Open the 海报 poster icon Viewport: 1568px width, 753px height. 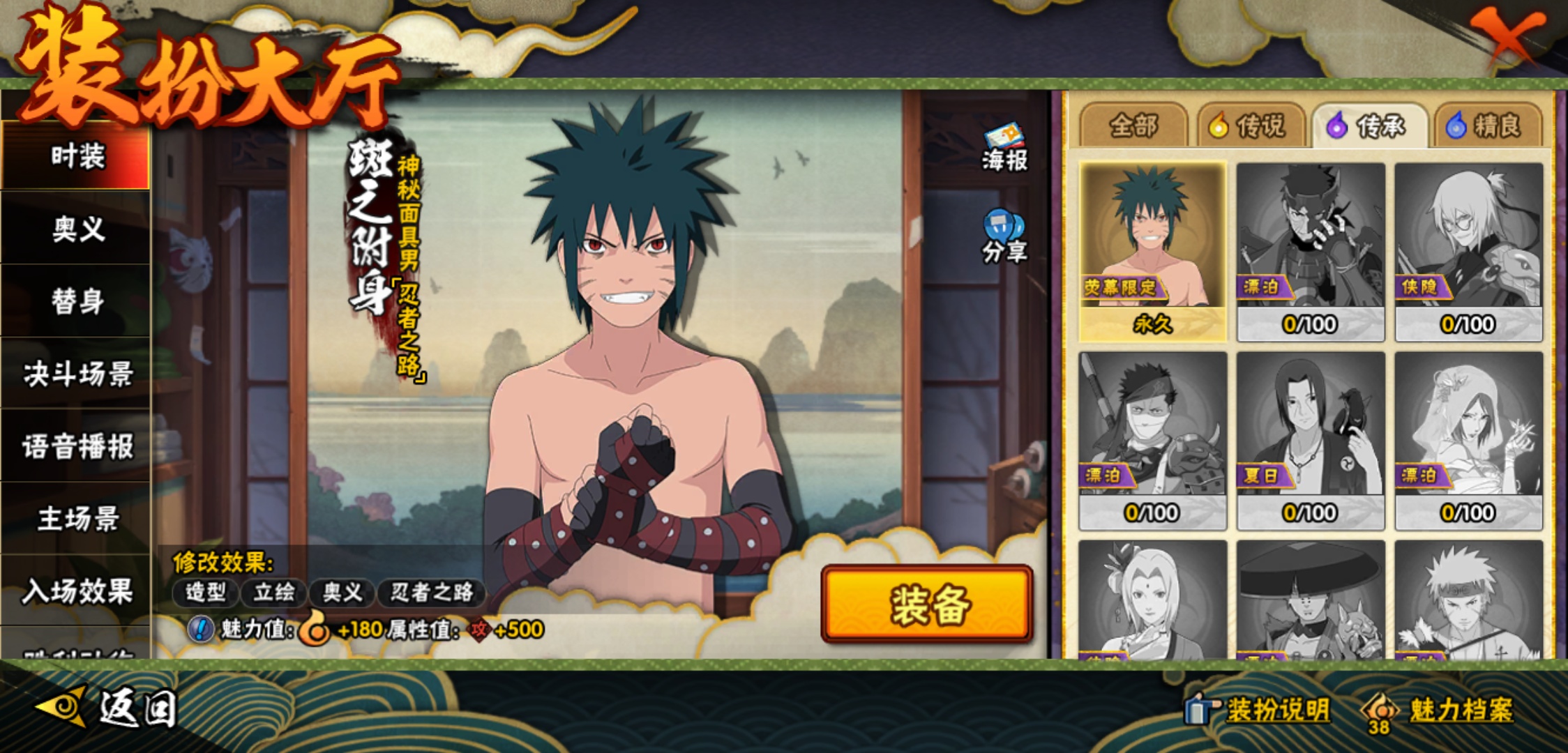point(1004,147)
